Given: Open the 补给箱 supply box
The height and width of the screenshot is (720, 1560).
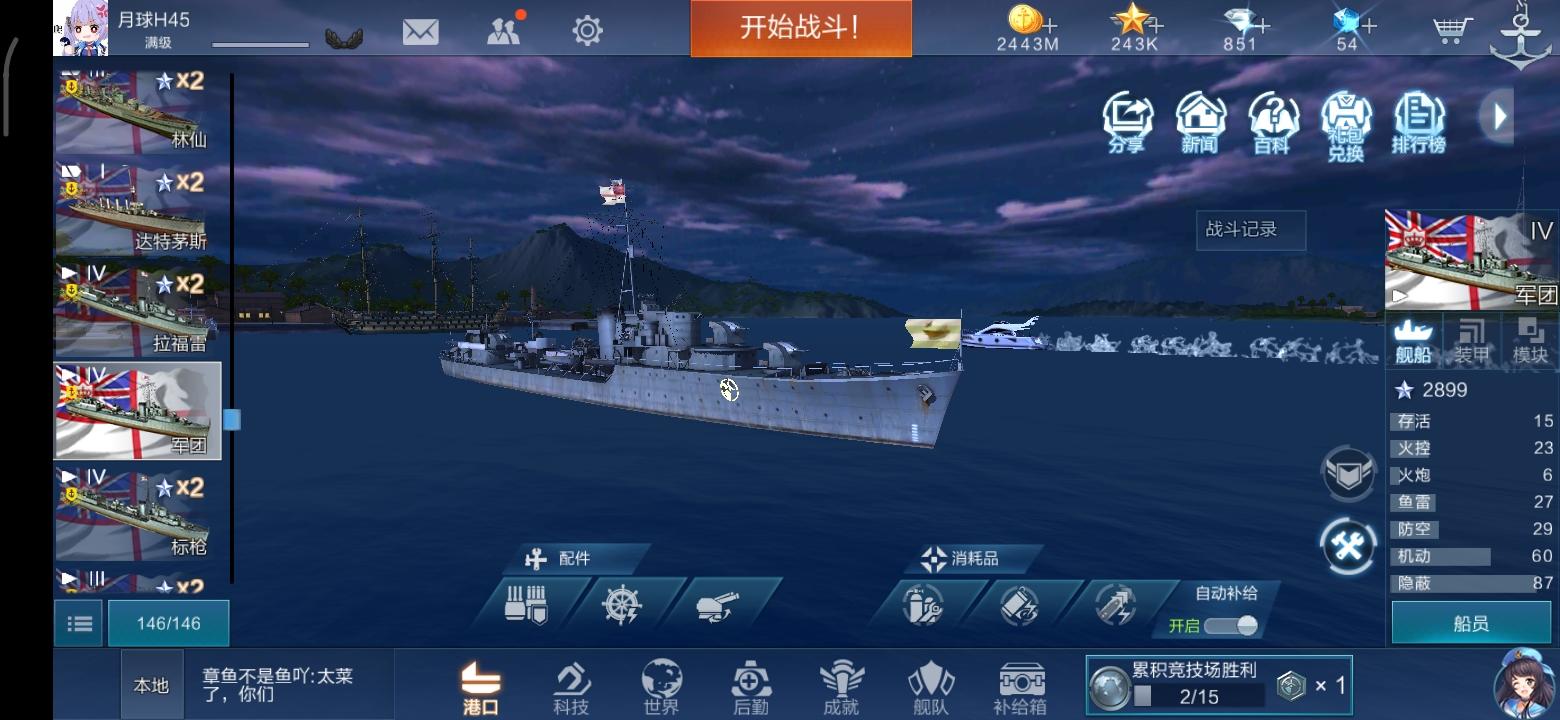Looking at the screenshot, I should coord(1021,685).
